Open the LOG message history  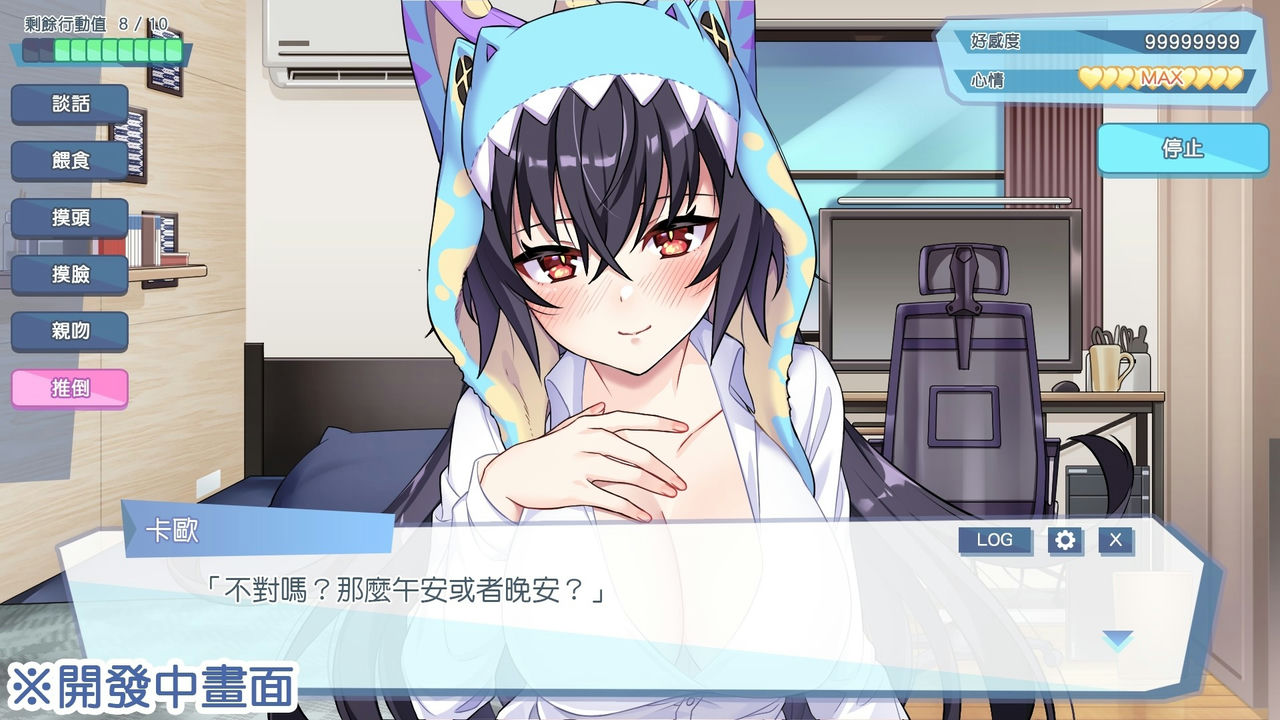coord(994,540)
